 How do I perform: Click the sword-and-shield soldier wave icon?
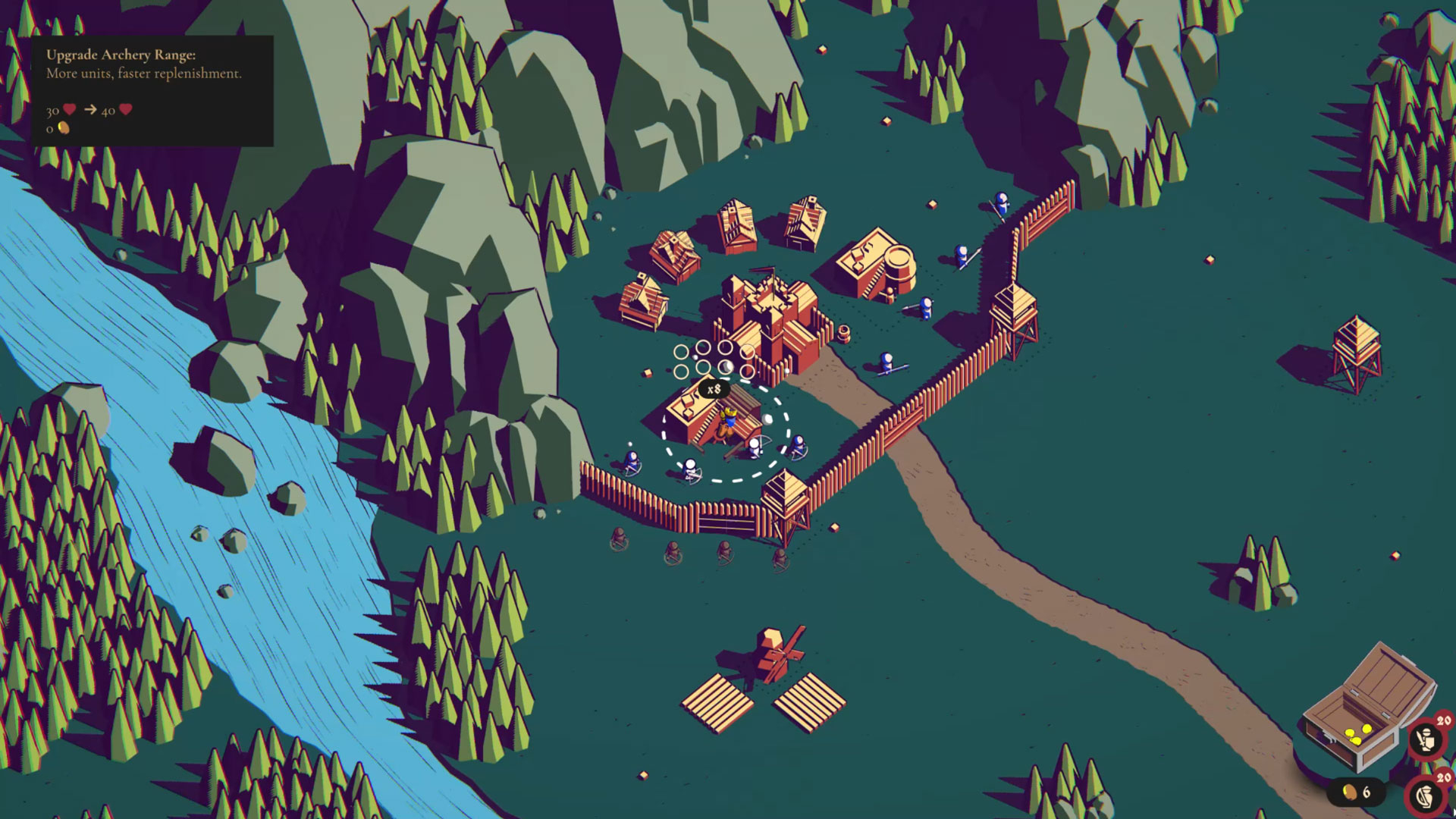[1426, 739]
